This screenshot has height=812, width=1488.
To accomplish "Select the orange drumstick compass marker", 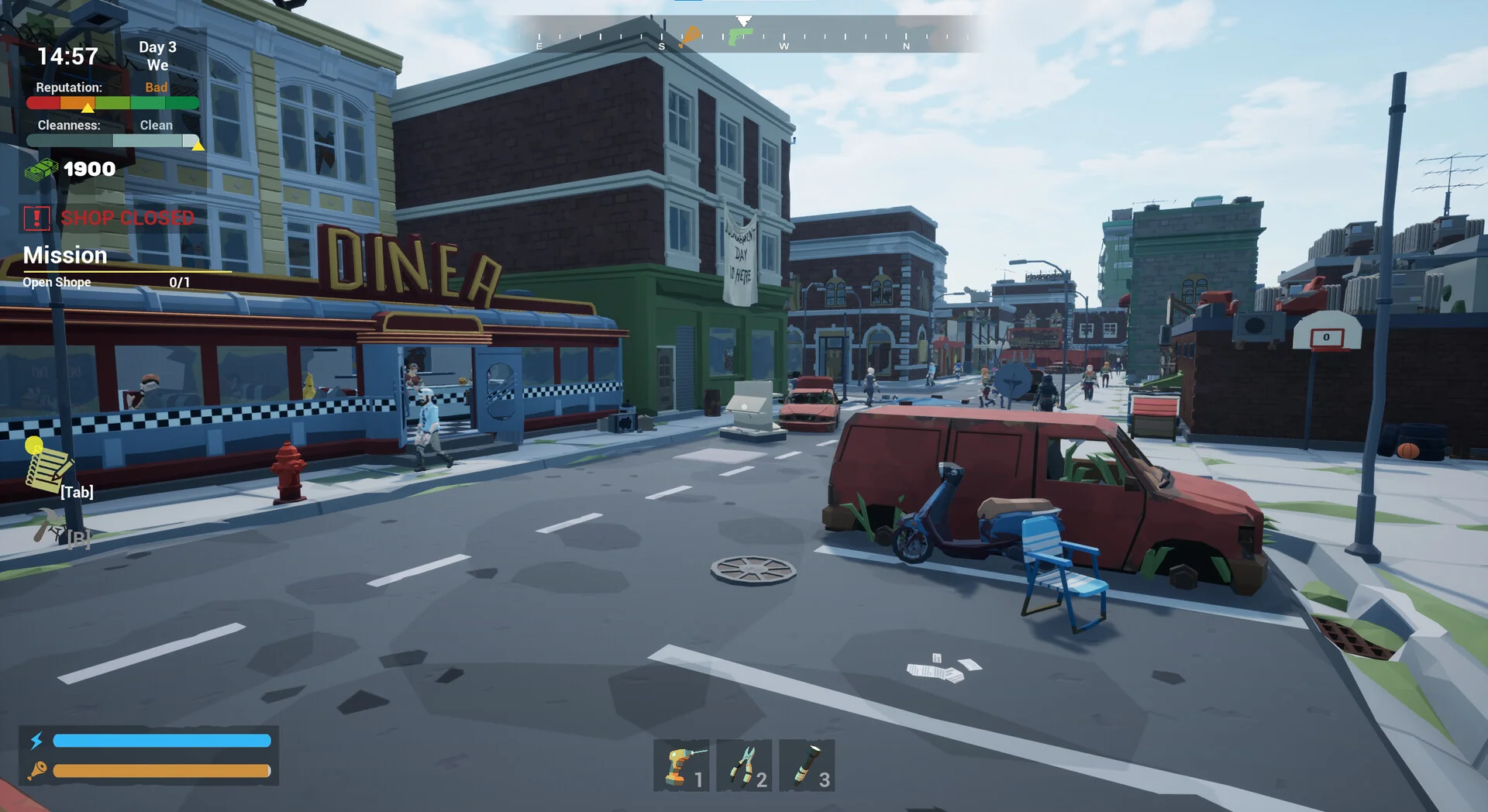I will [x=689, y=36].
